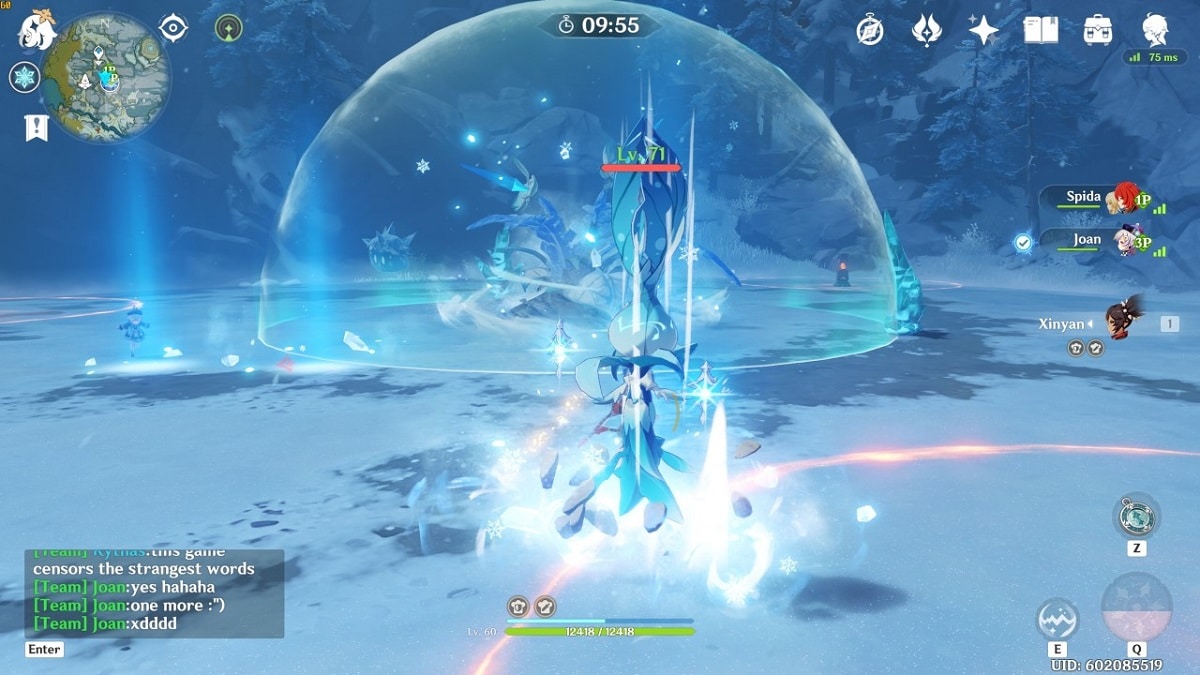1200x675 pixels.
Task: Open the Paimon main menu
Action: click(x=36, y=30)
